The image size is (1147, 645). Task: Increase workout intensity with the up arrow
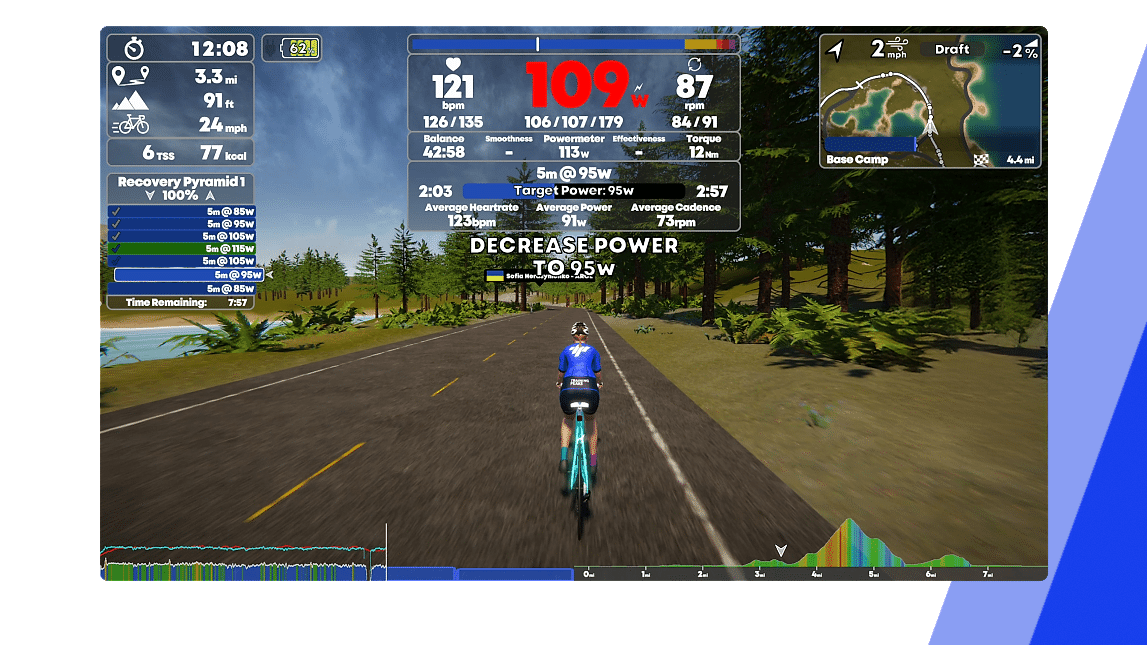pos(210,196)
